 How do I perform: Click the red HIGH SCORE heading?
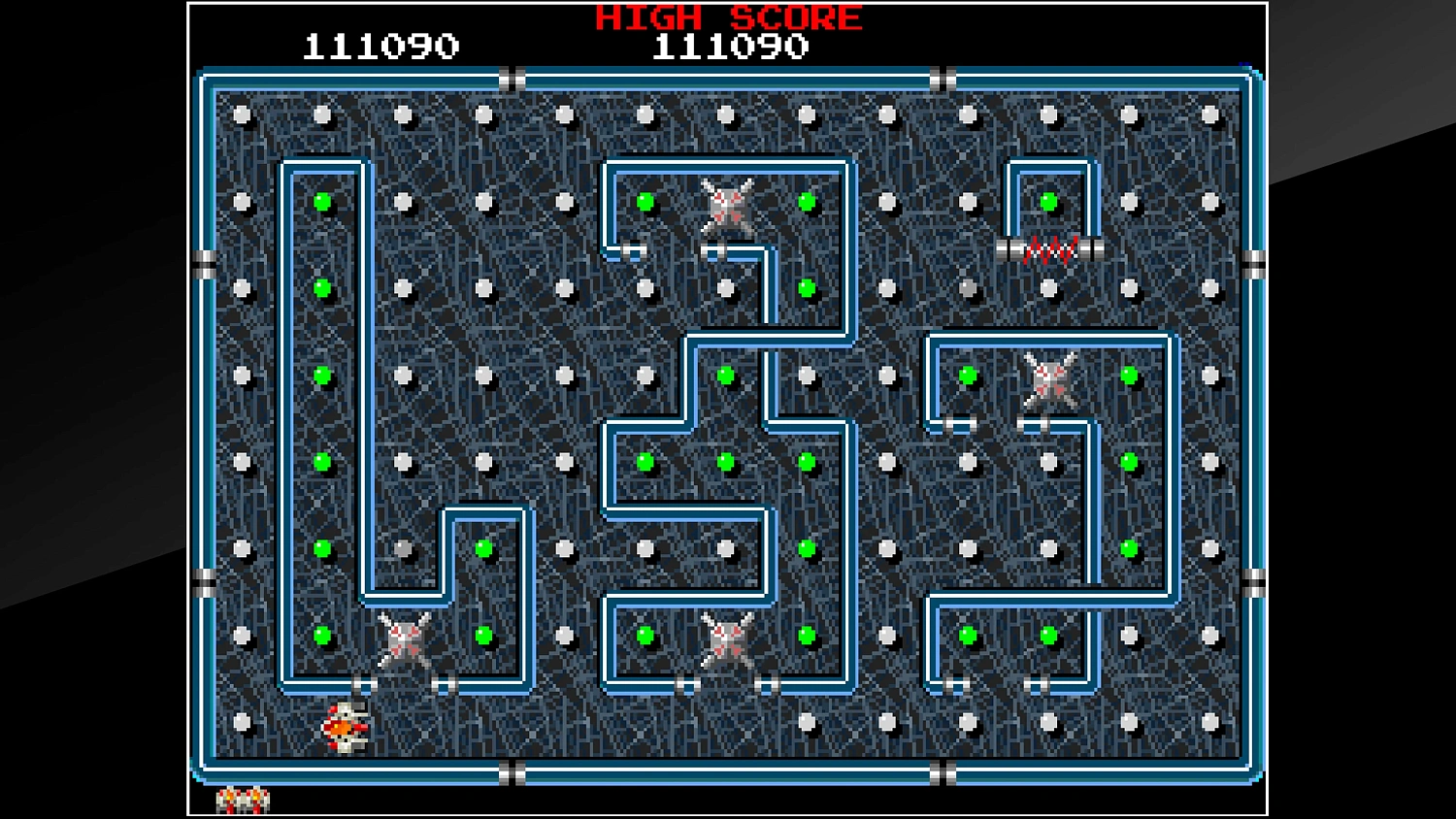tap(726, 17)
